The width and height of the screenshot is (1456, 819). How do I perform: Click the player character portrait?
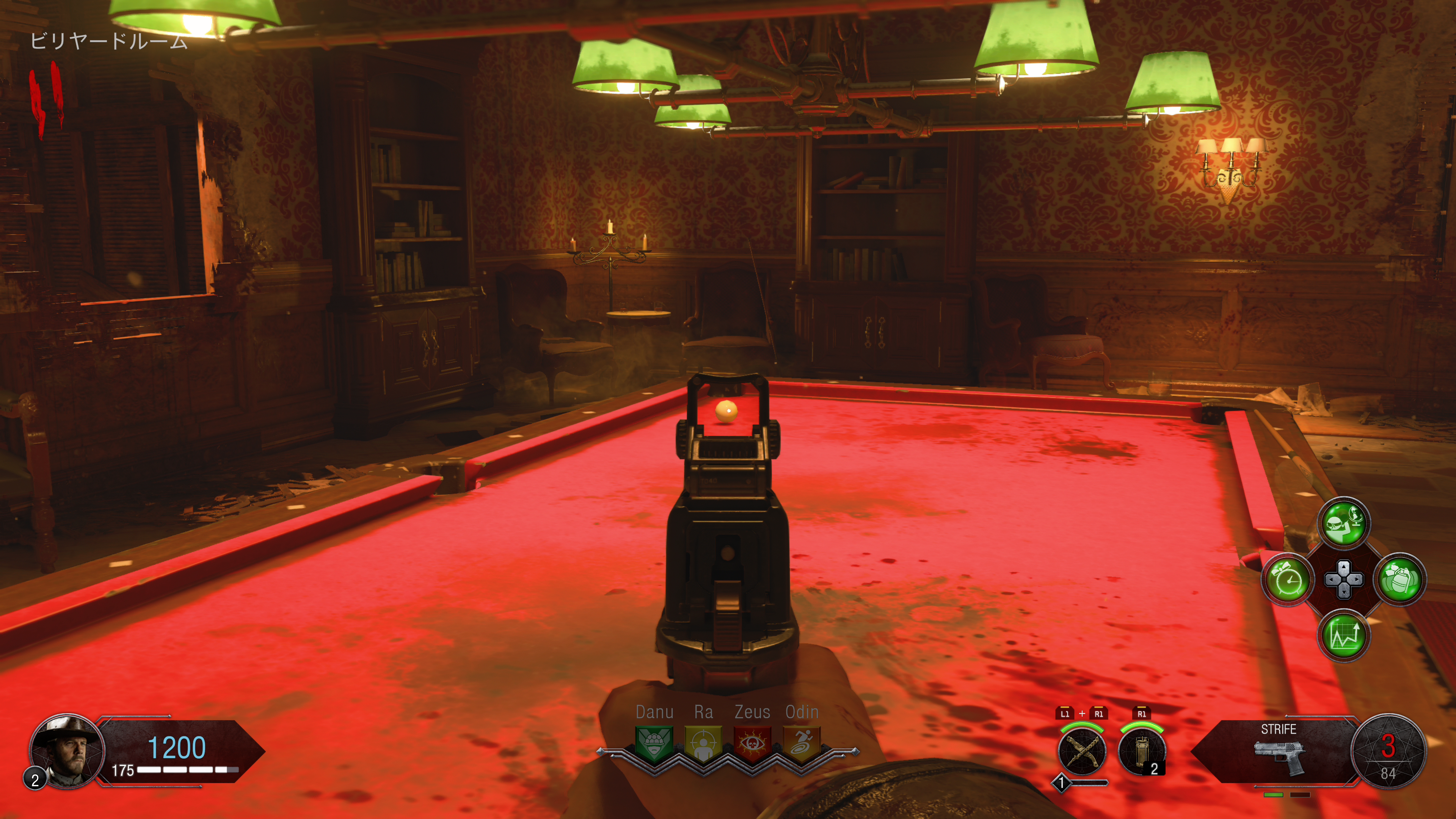[67, 751]
